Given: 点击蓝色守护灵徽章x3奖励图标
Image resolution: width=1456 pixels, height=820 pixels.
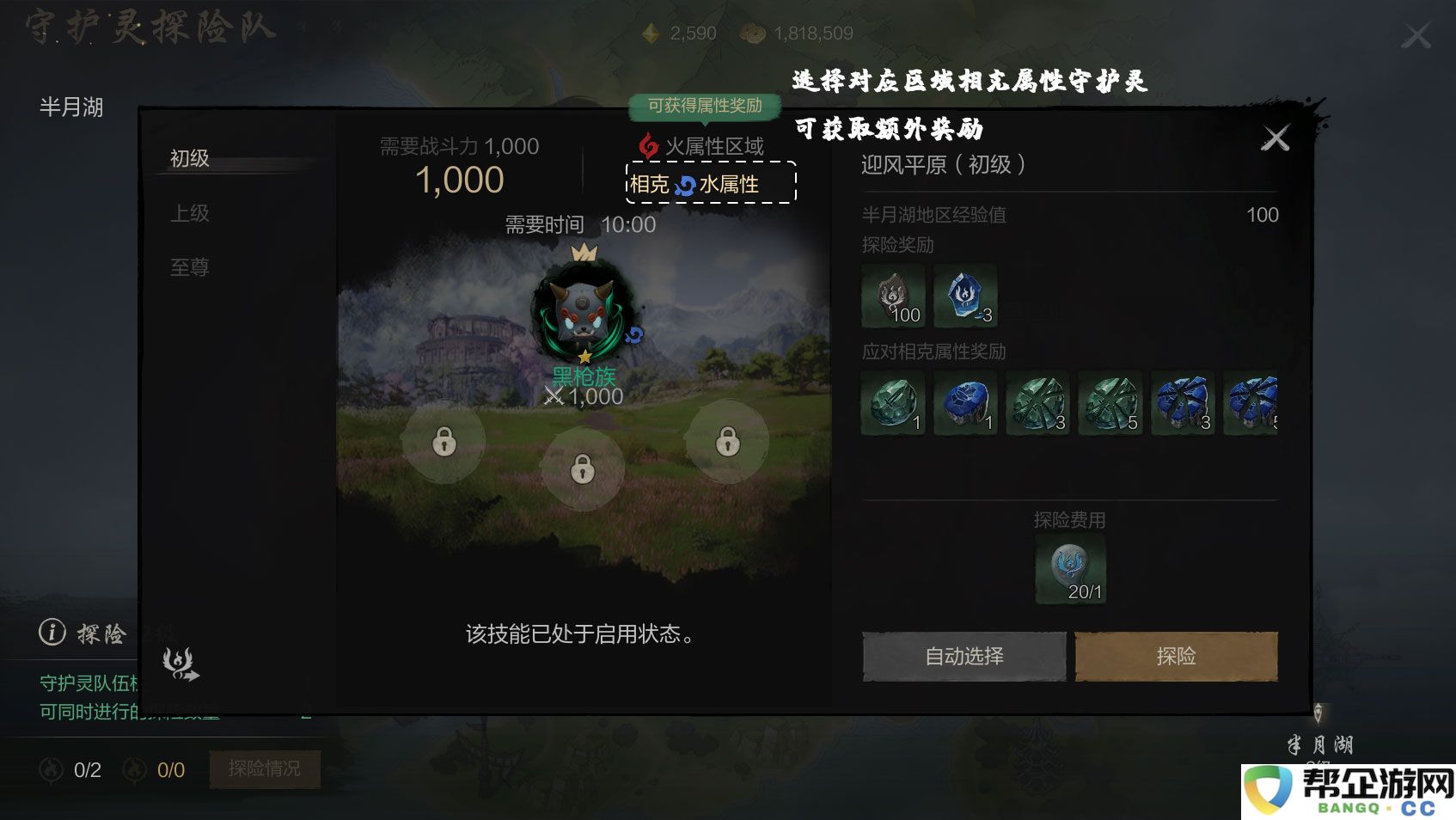Looking at the screenshot, I should pos(964,297).
